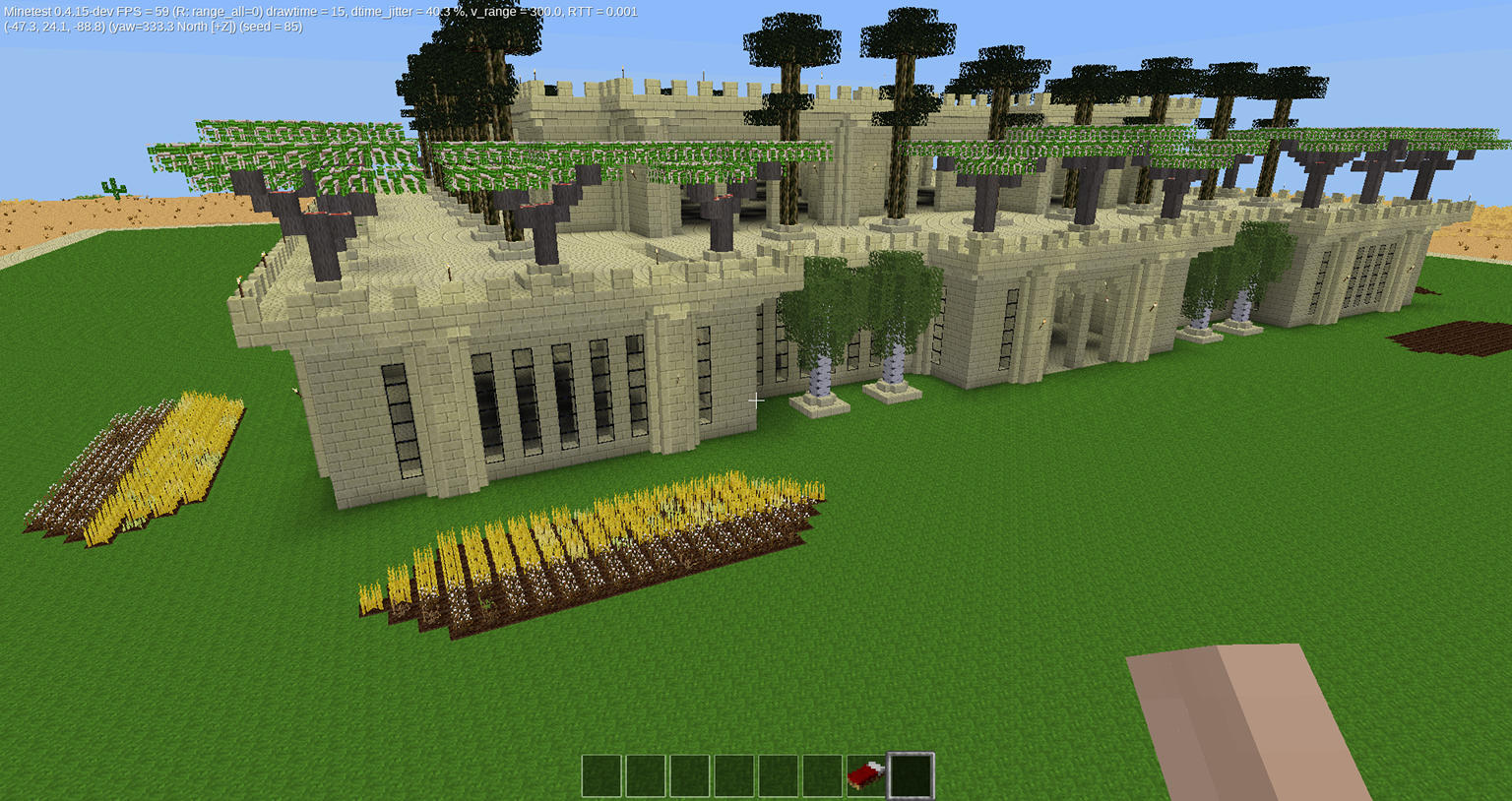
Task: Click the currently selected empty hotbar slot
Action: pos(909,773)
